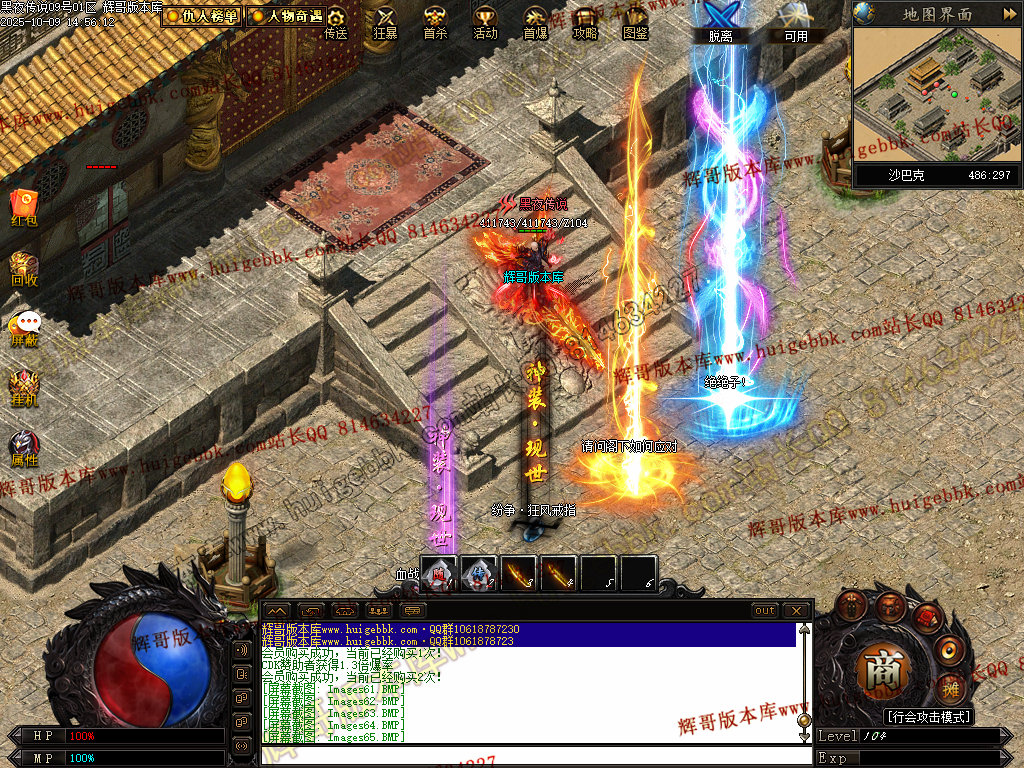
Task: Open the 人物奇遇 panel
Action: (288, 16)
